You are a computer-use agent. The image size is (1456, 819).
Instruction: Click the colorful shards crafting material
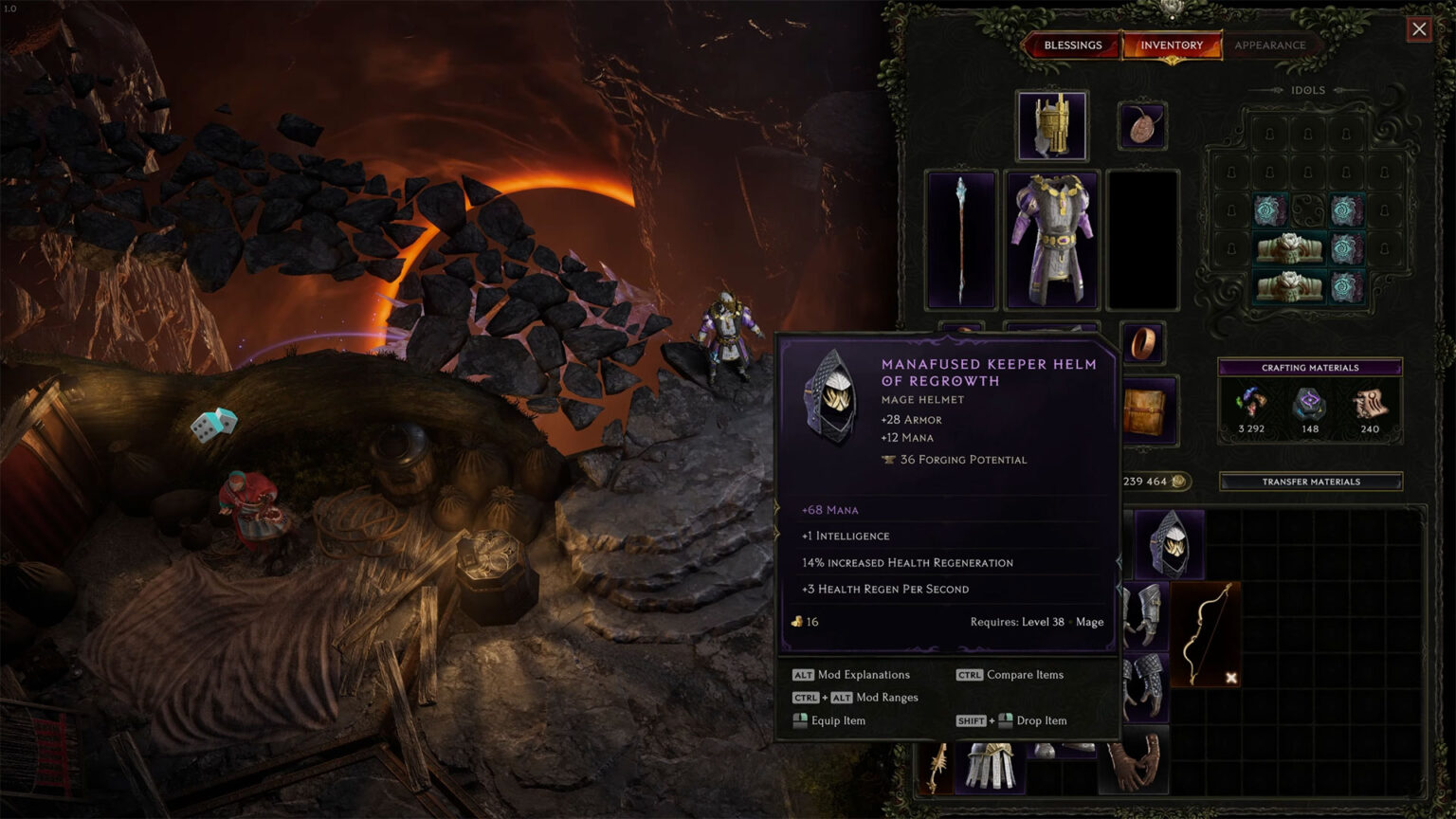click(x=1251, y=405)
